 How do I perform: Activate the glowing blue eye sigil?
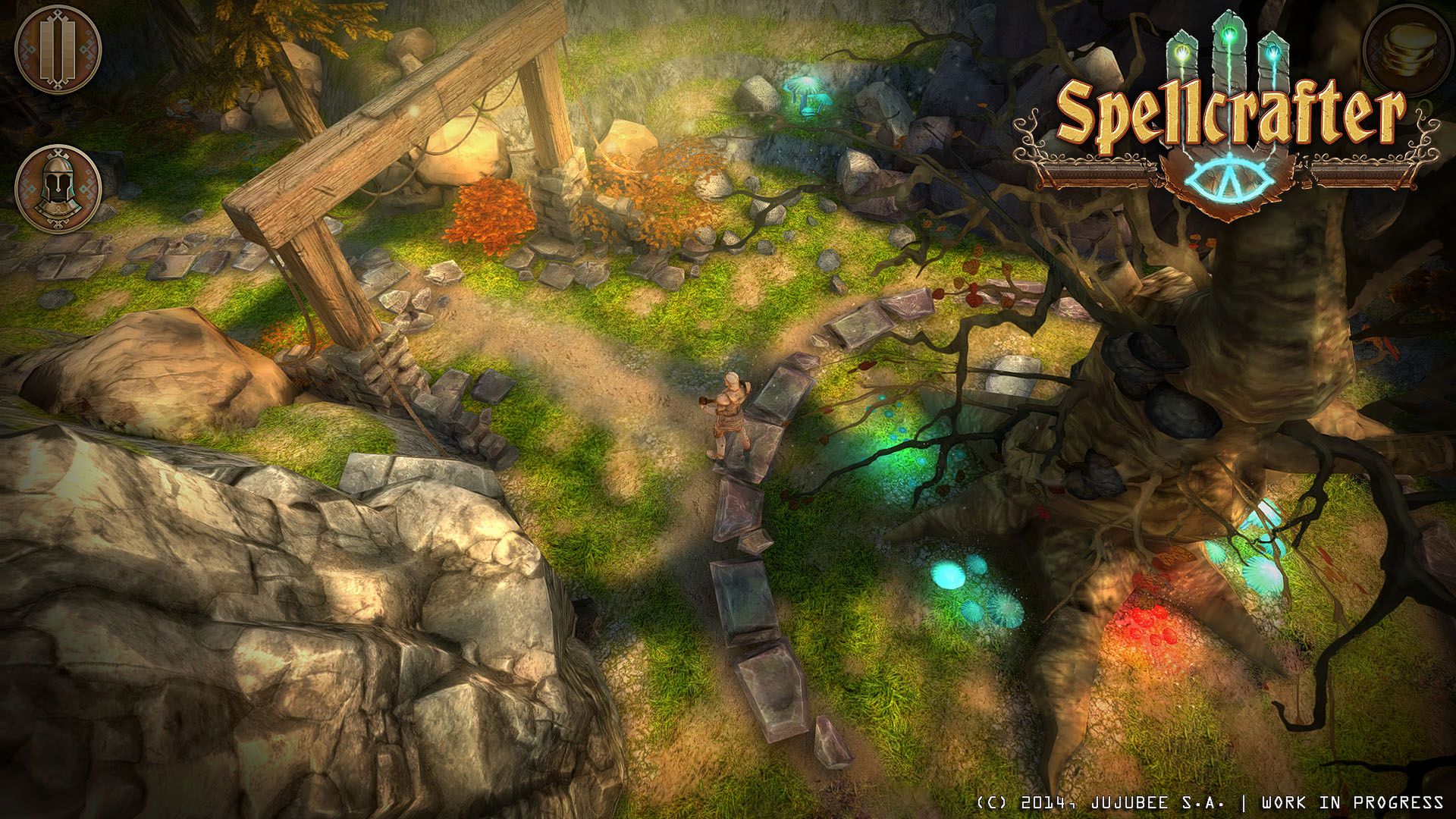(1228, 179)
